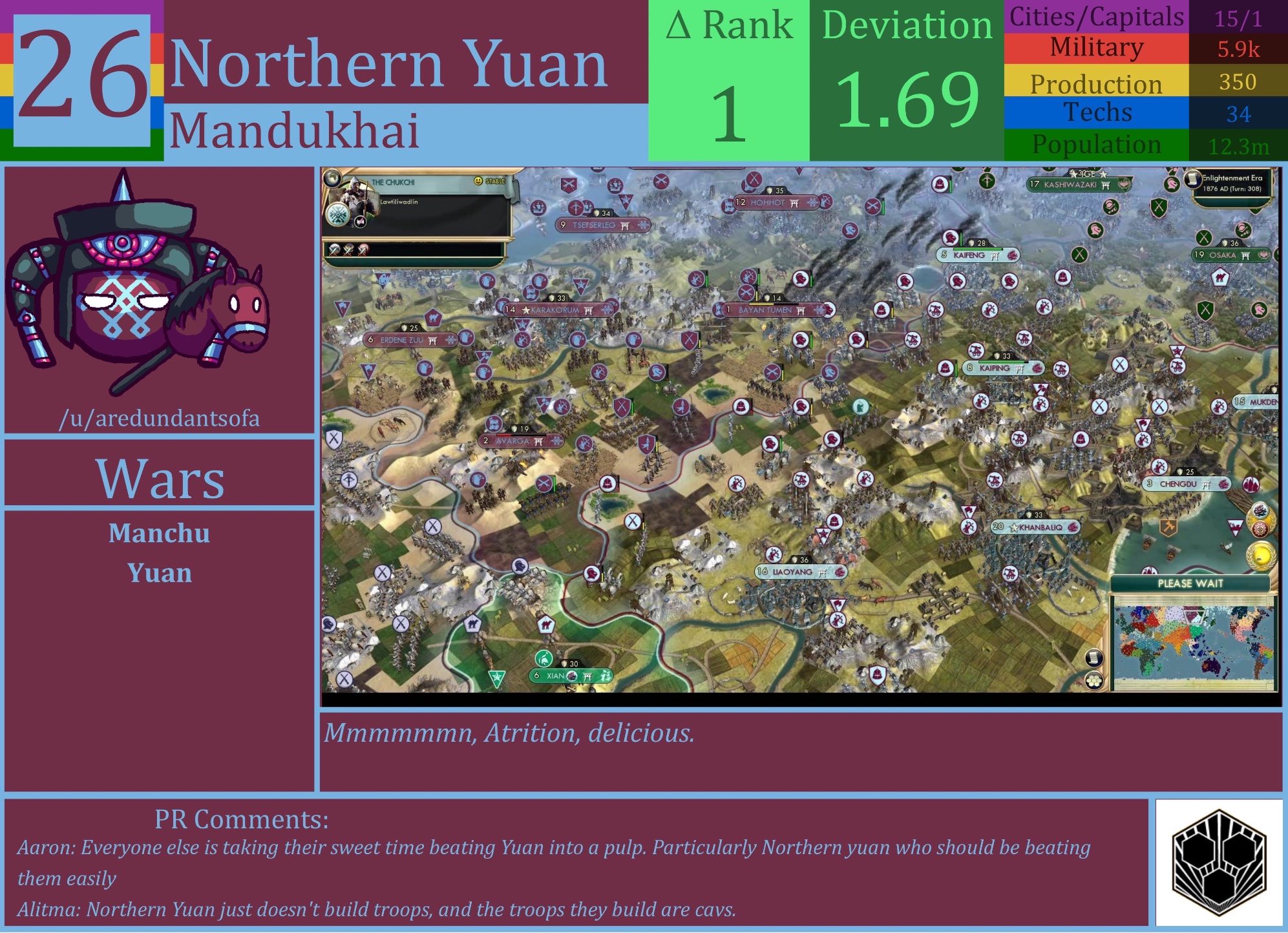The height and width of the screenshot is (933, 1288).
Task: Click the capital star icon on Khanbaliq's banner
Action: 1015,528
